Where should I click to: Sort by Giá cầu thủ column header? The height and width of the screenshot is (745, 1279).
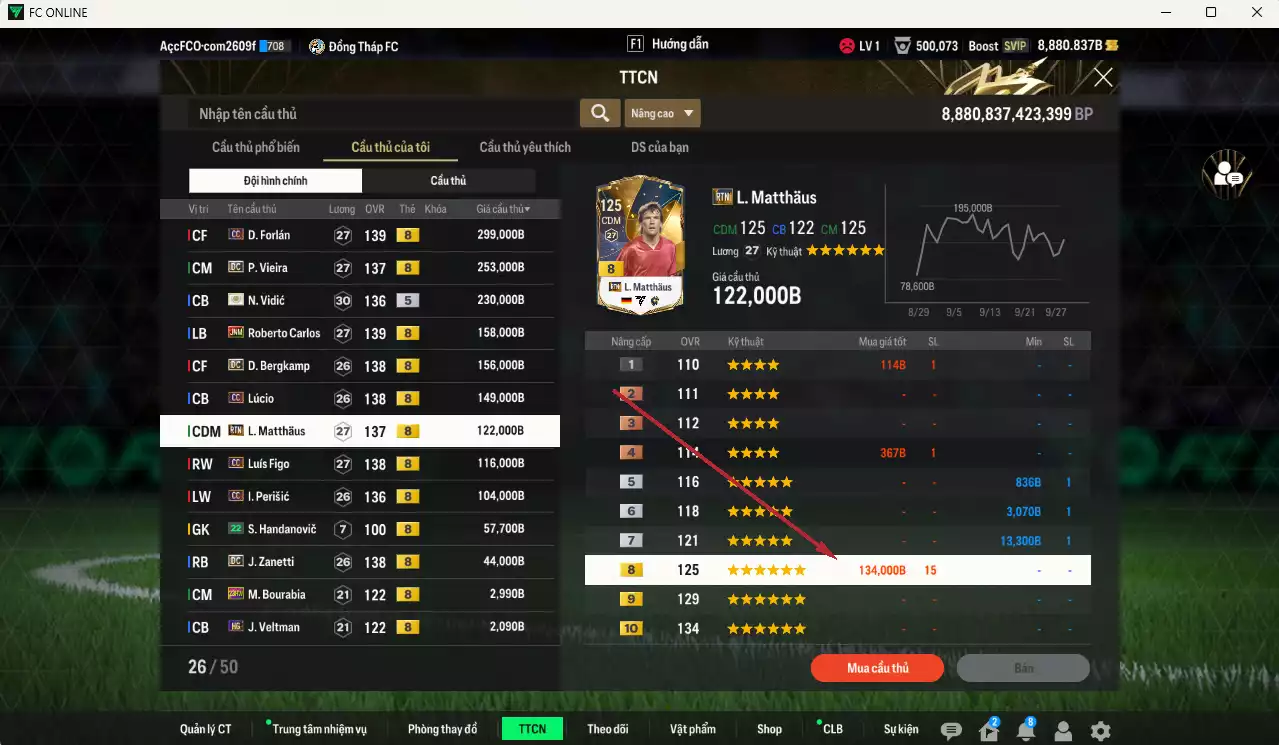click(x=503, y=209)
